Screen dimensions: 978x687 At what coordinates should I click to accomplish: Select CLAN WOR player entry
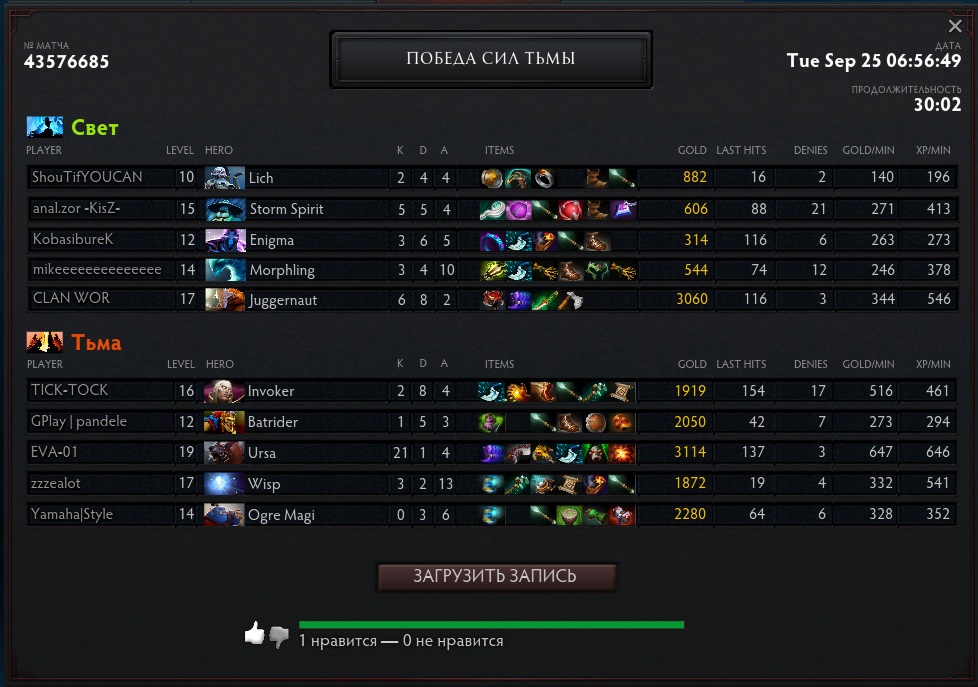(71, 298)
